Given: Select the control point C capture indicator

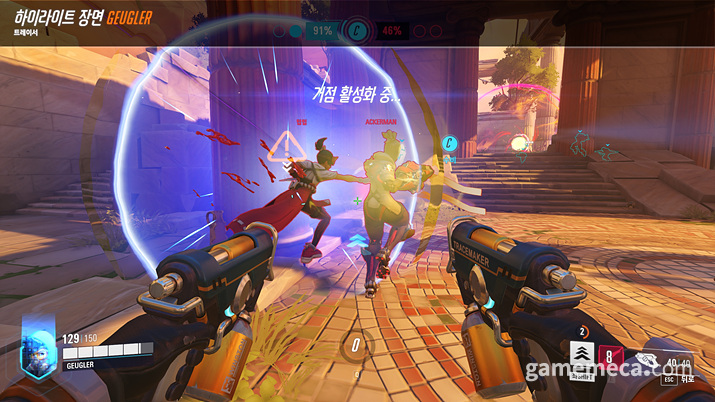Looking at the screenshot, I should (358, 31).
